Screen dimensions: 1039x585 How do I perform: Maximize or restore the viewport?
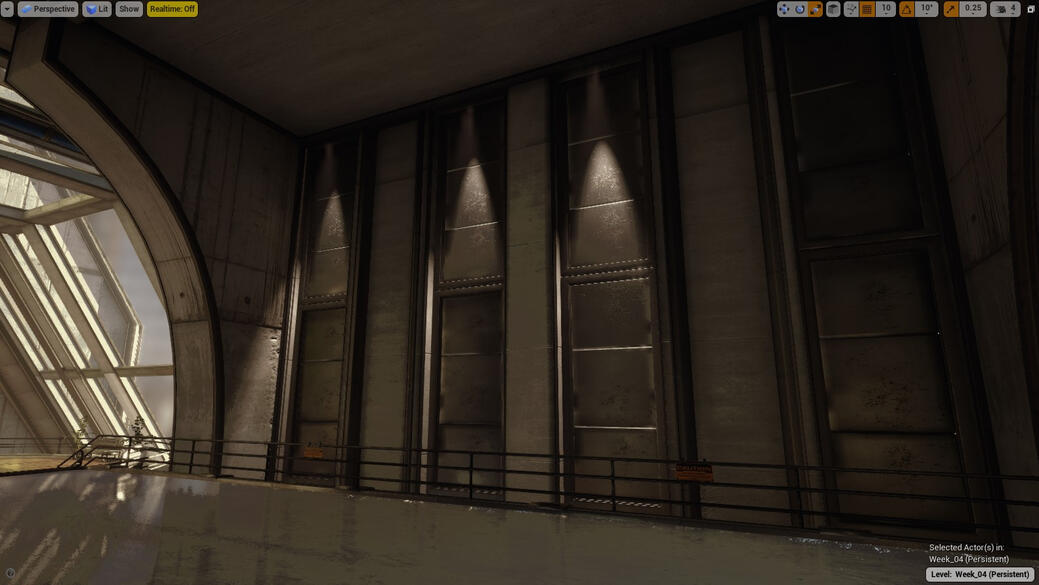pyautogui.click(x=1031, y=9)
